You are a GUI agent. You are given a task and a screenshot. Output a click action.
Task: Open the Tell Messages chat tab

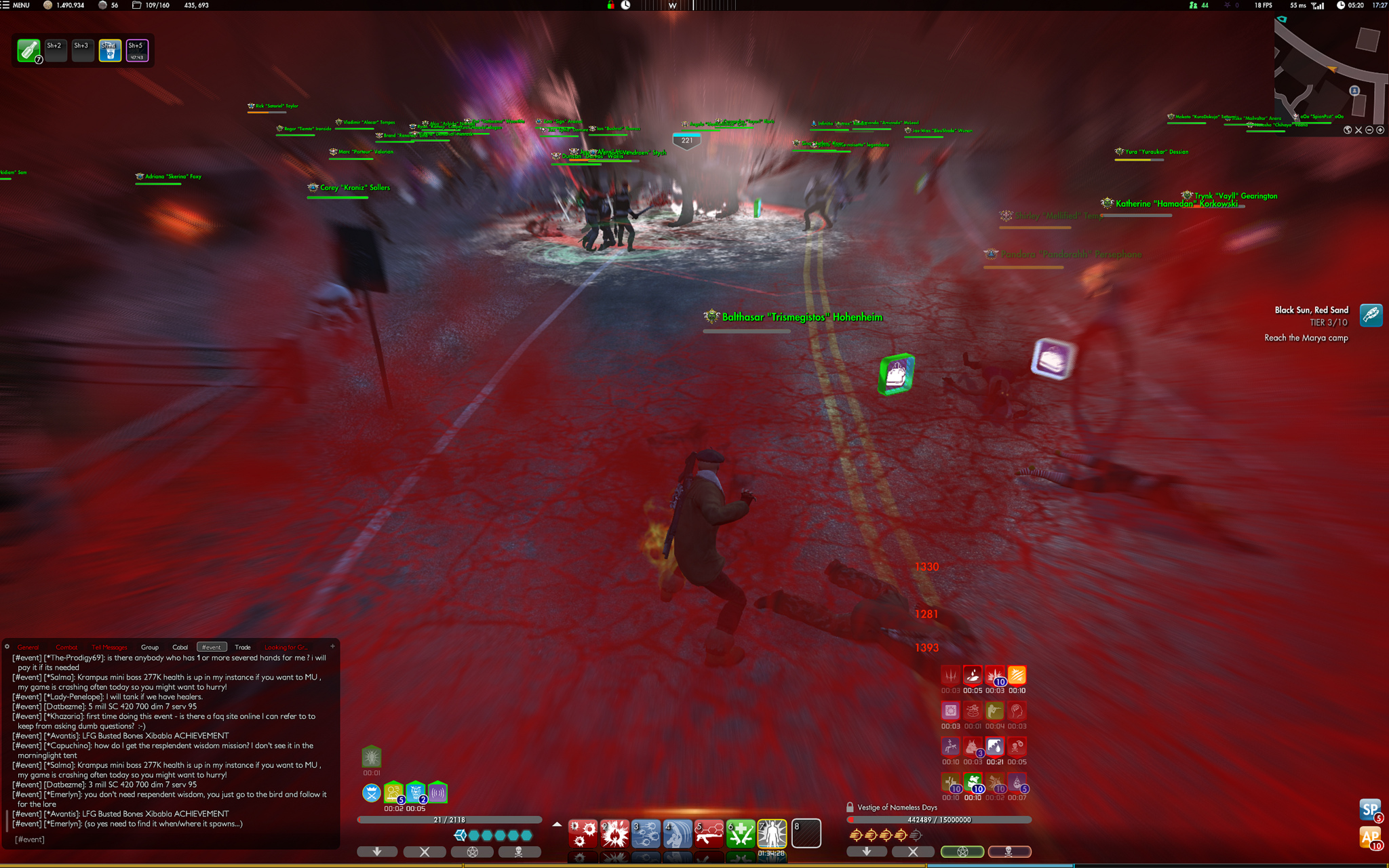coord(109,647)
